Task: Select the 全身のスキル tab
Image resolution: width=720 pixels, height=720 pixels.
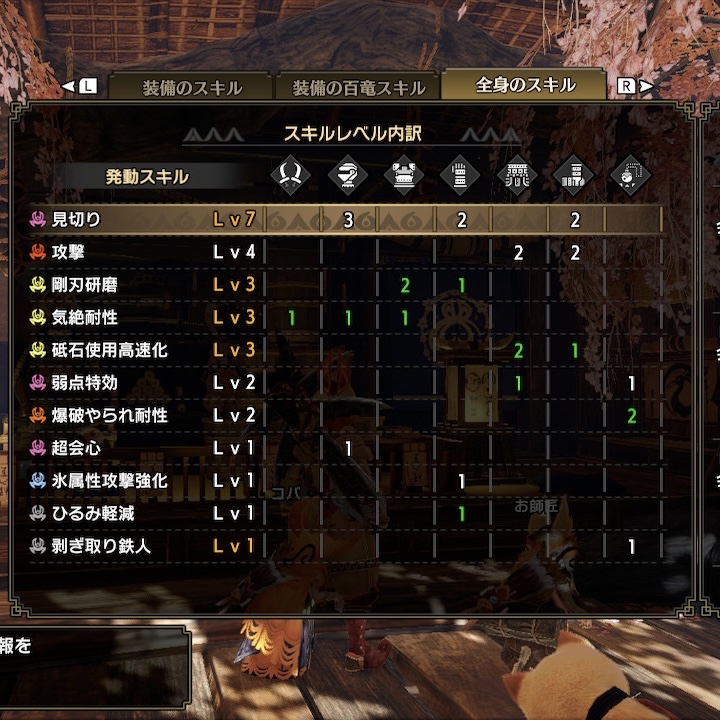Action: coord(525,85)
